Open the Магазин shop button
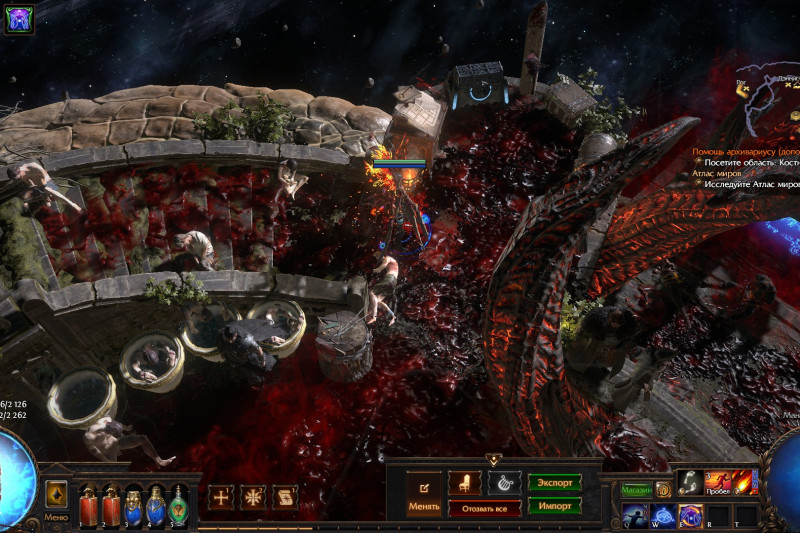800x533 pixels. click(636, 490)
